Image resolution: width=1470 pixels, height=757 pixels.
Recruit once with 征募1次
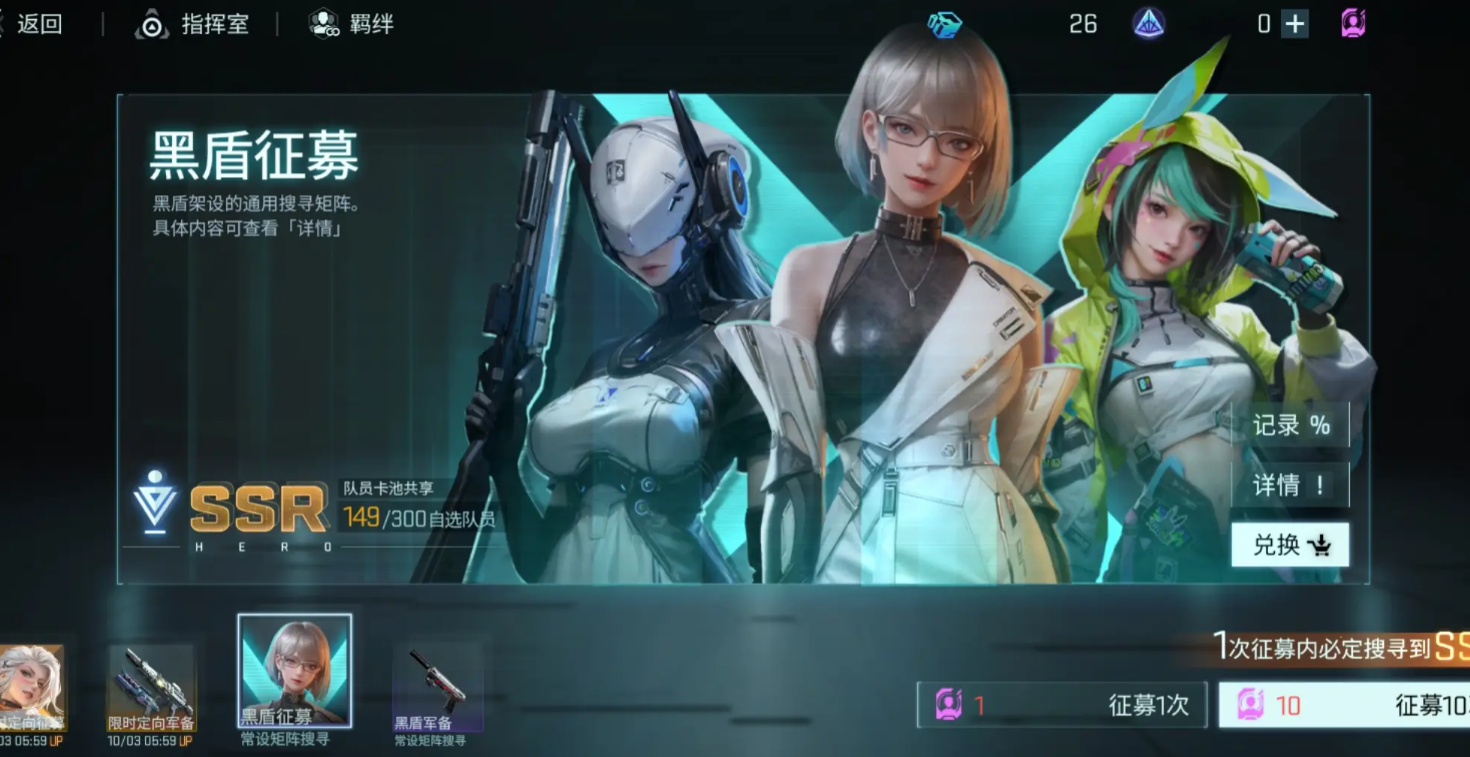tap(1062, 705)
